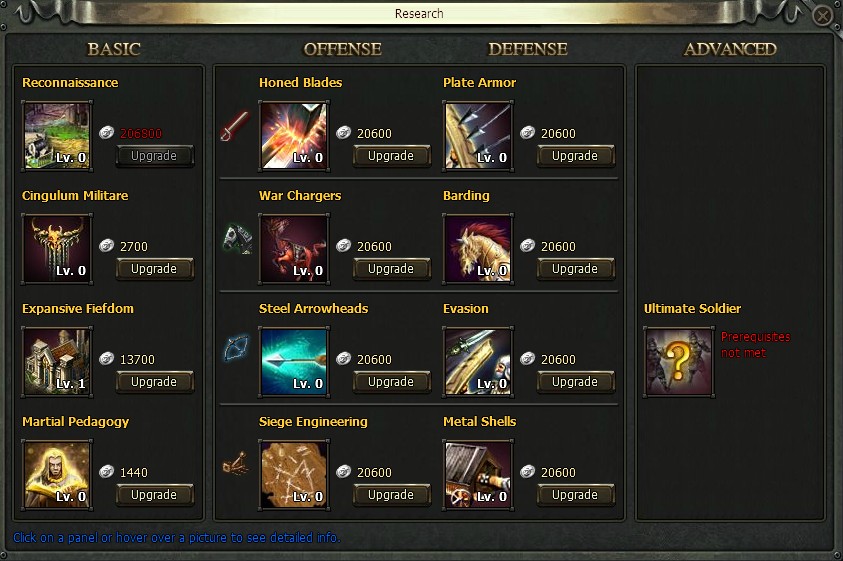Select the War Chargers horse icon
The height and width of the screenshot is (561, 843).
pos(293,248)
